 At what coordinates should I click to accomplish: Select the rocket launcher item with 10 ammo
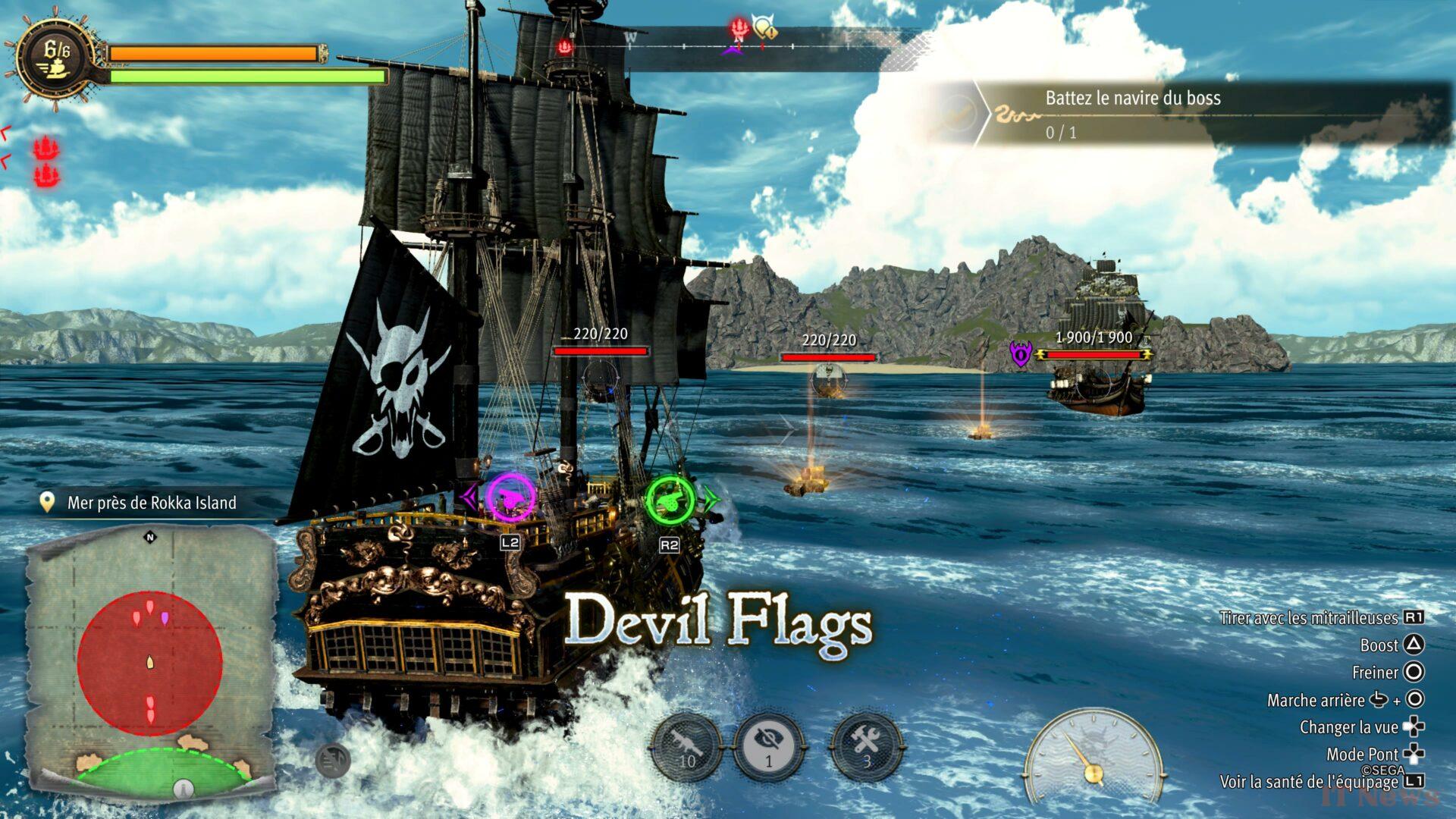point(686,747)
